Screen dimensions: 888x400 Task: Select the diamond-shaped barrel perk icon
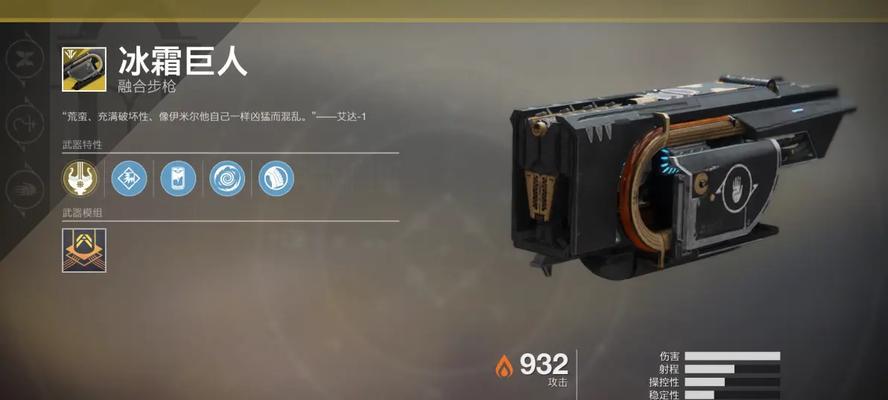coord(129,178)
